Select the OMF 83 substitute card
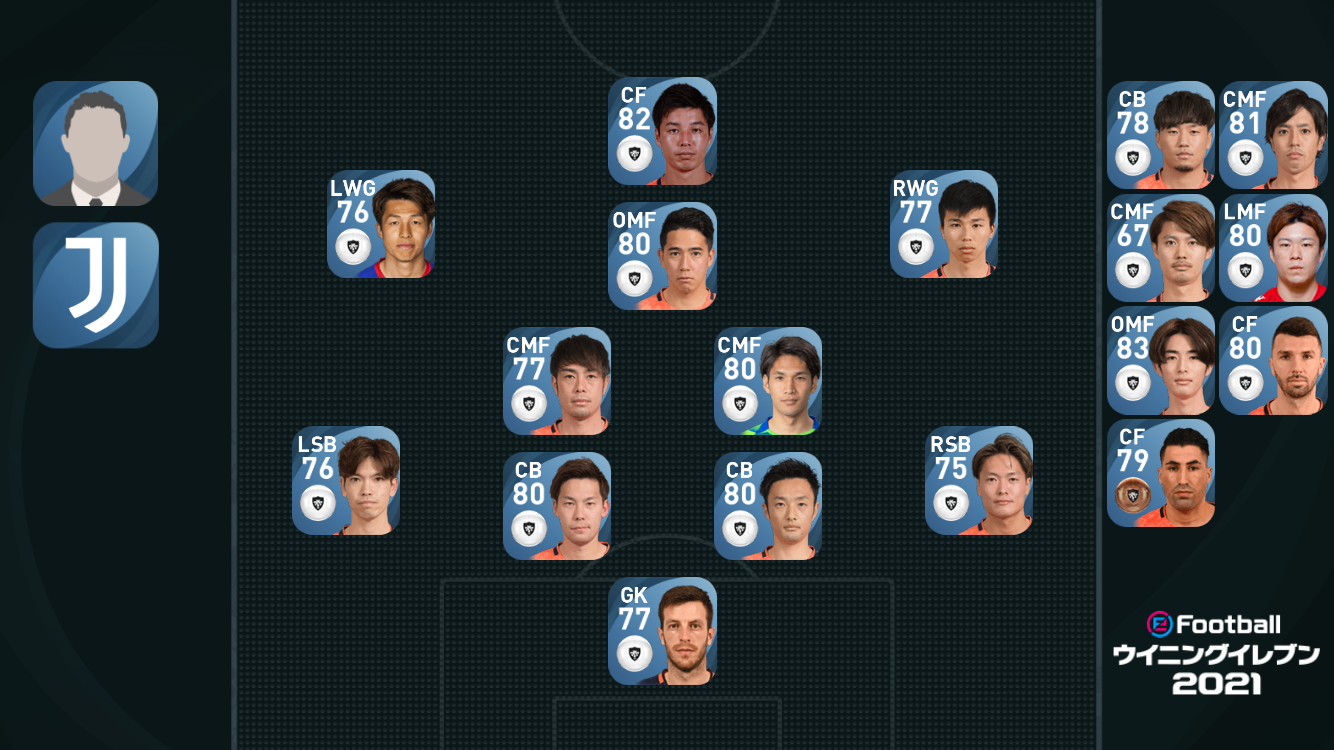 click(1161, 361)
